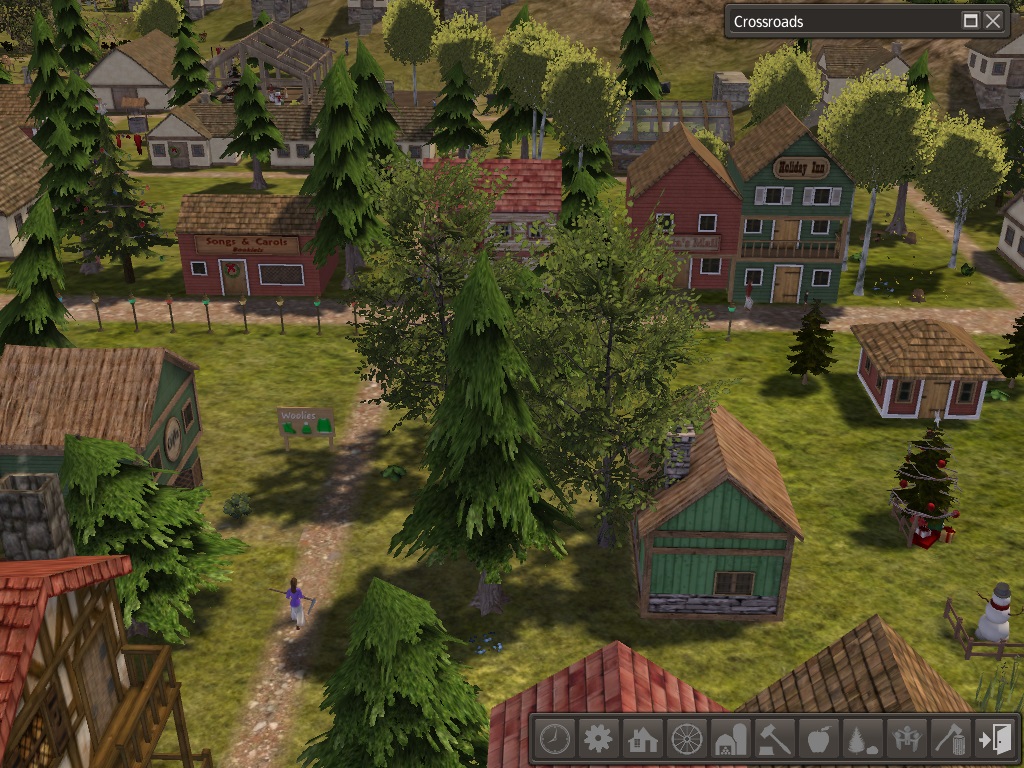Open the house building menu
This screenshot has width=1024, height=768.
pos(642,740)
